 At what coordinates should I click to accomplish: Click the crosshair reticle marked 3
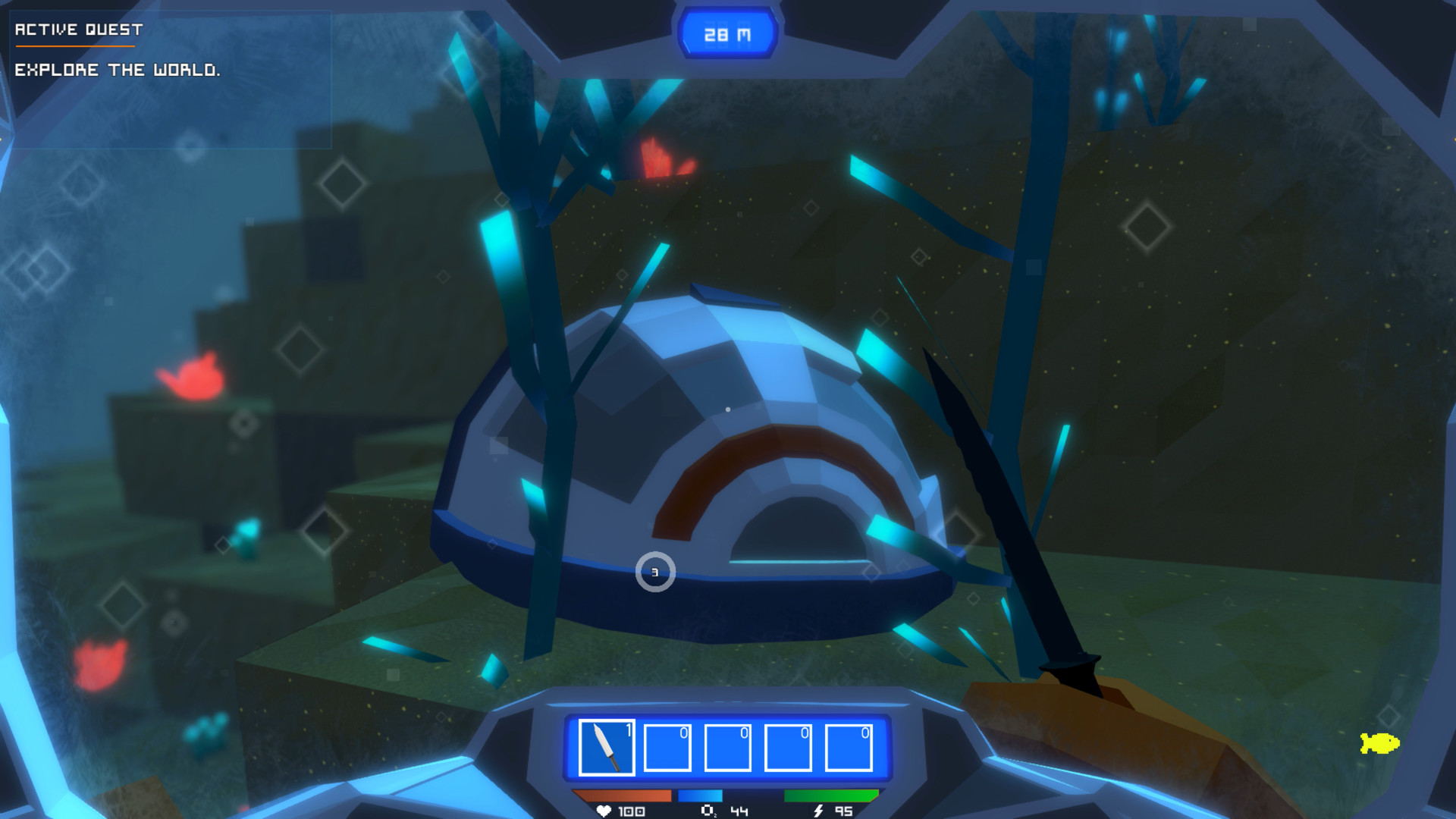(x=654, y=572)
